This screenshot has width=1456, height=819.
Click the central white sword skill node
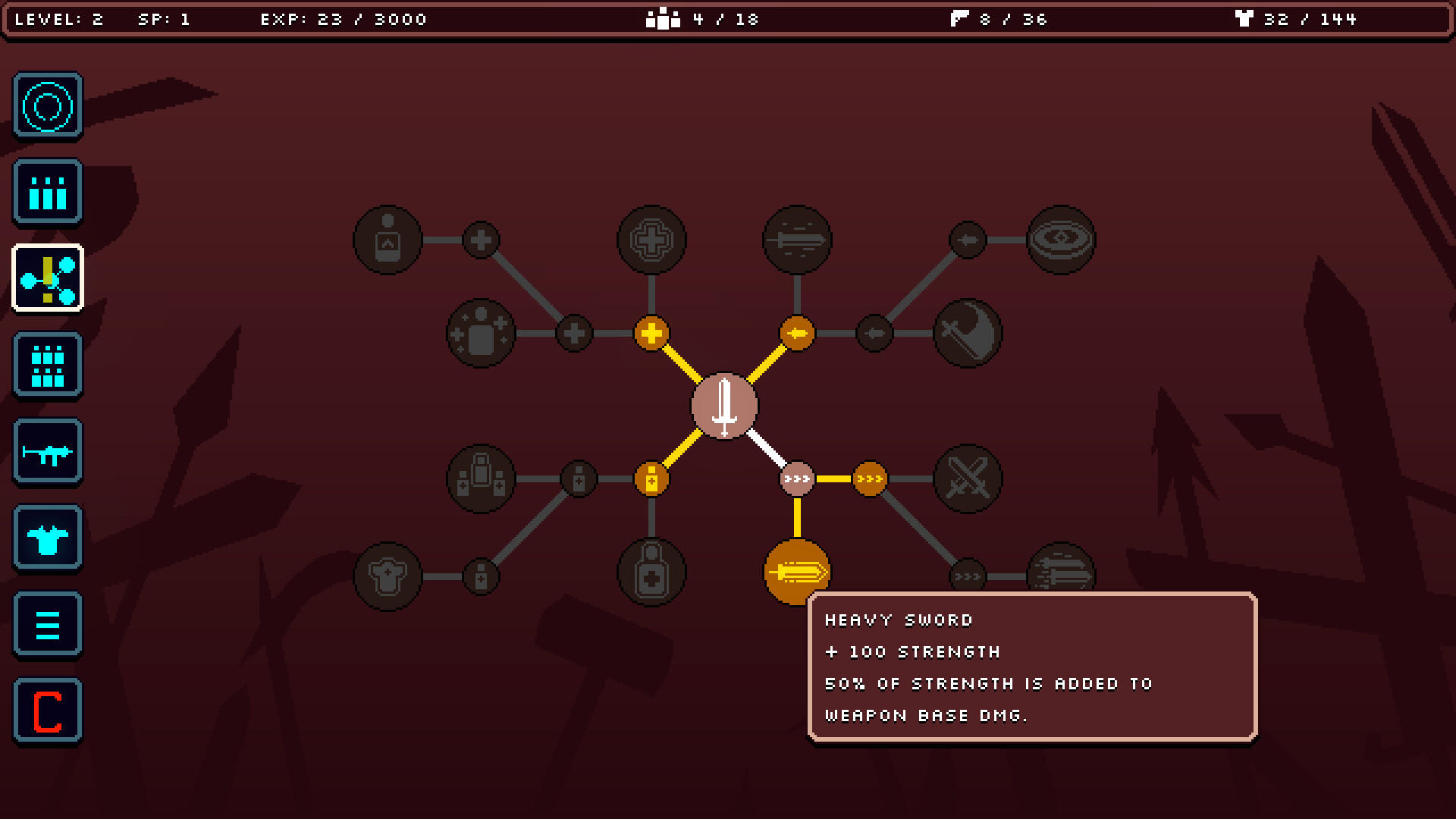pyautogui.click(x=724, y=406)
